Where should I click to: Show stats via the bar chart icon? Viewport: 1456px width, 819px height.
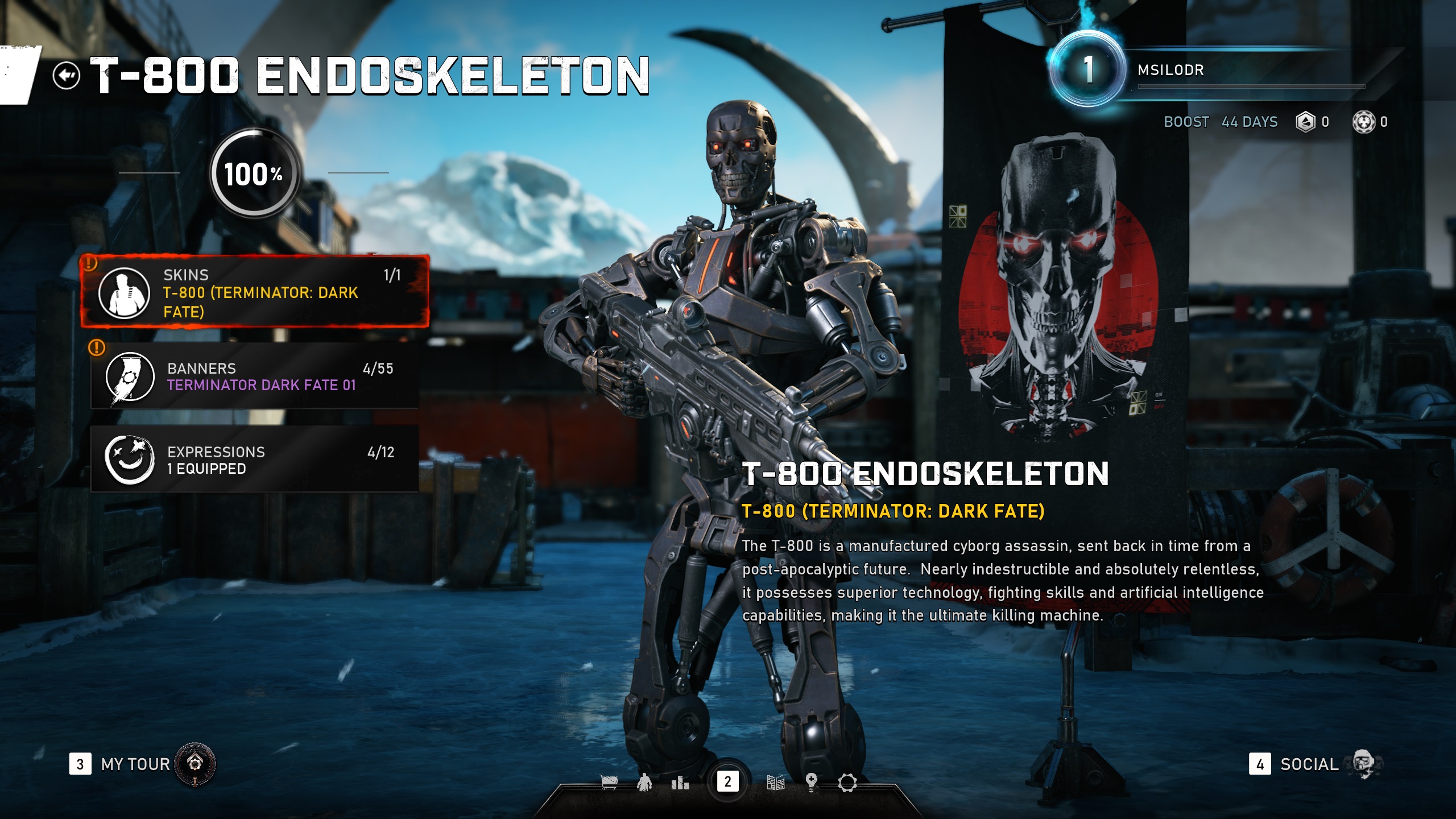(680, 783)
